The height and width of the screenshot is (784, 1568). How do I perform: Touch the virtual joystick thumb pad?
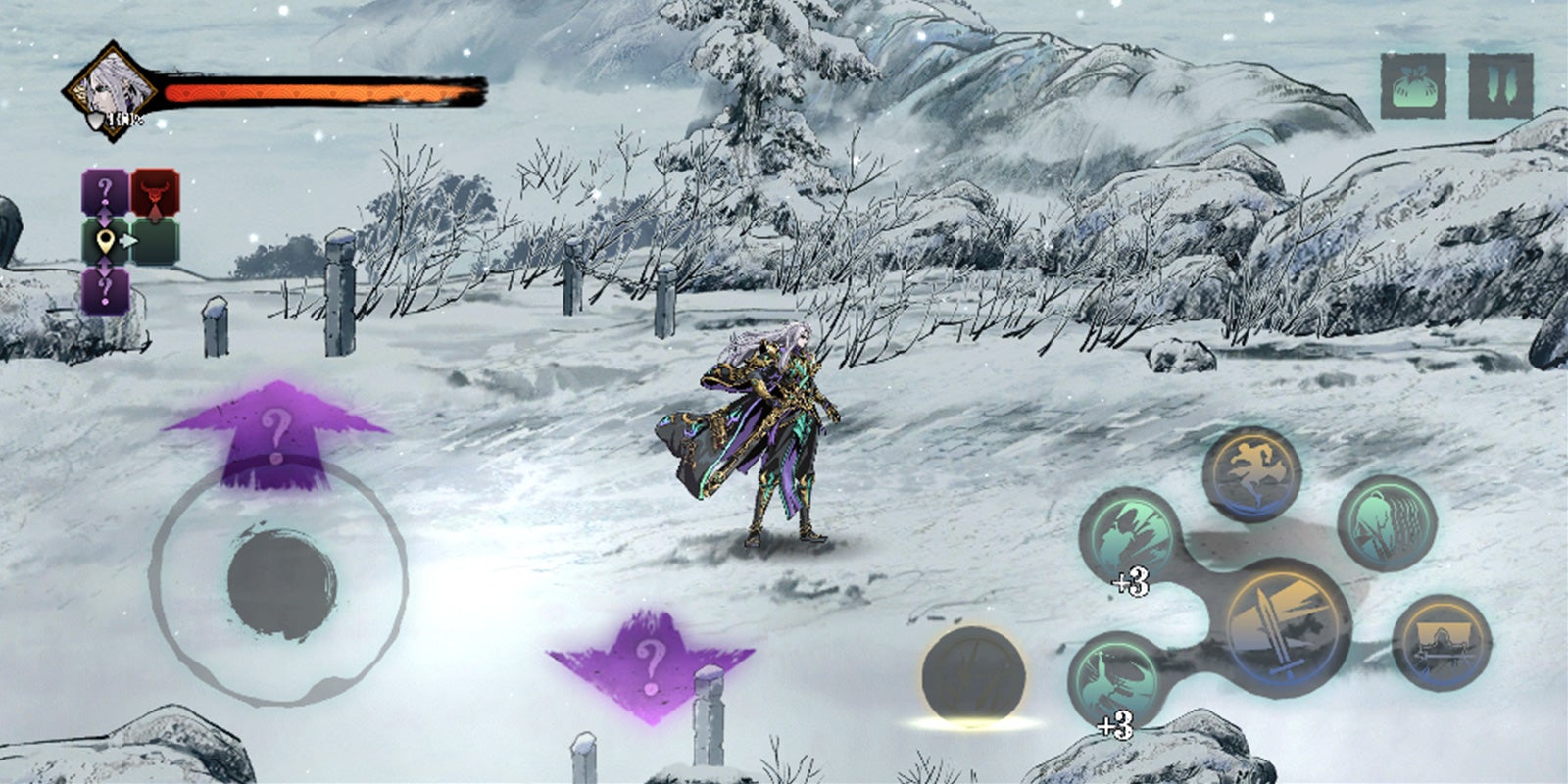(x=281, y=580)
